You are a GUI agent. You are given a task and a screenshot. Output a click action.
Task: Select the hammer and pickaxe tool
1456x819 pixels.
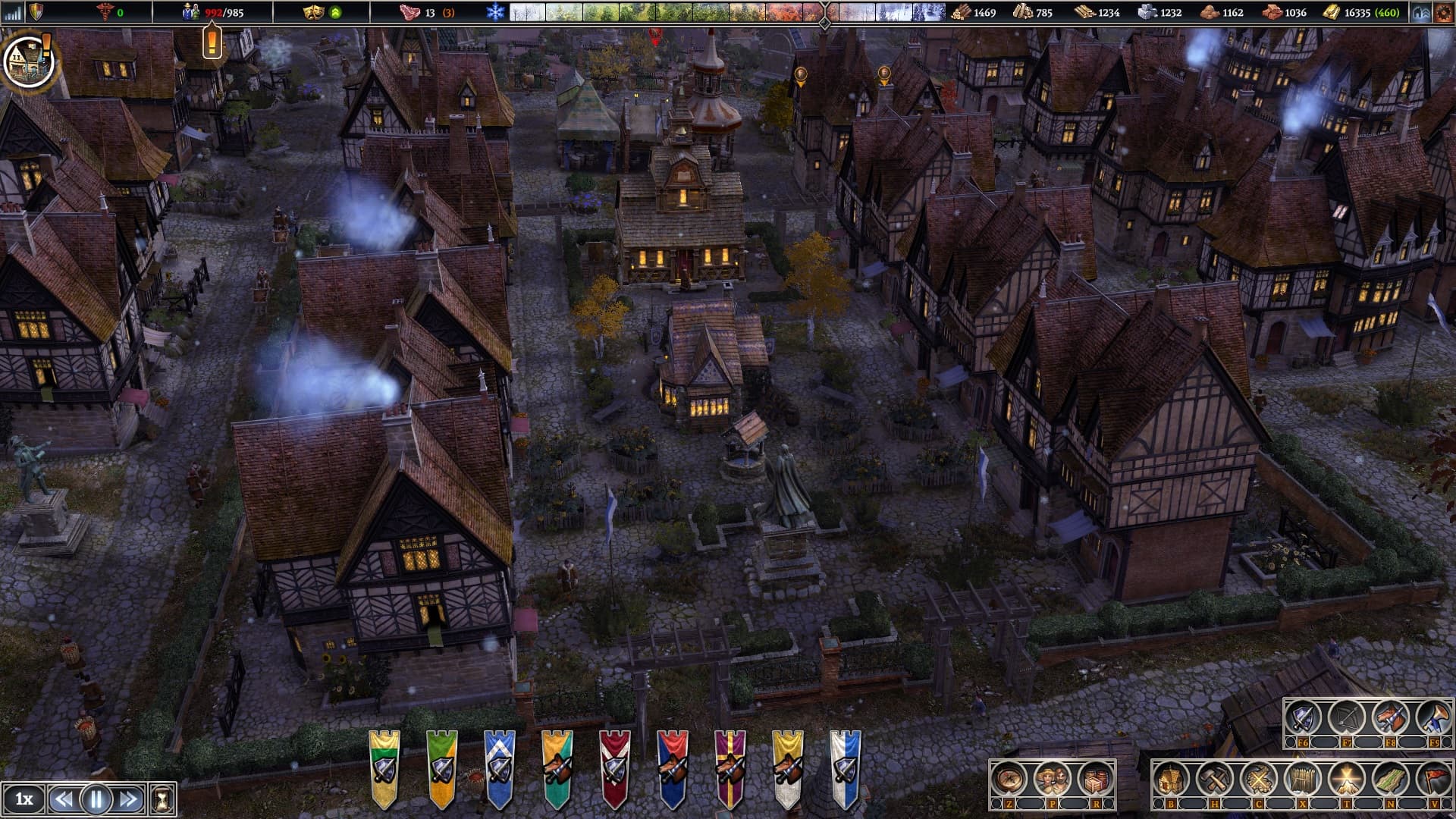pos(1215,779)
